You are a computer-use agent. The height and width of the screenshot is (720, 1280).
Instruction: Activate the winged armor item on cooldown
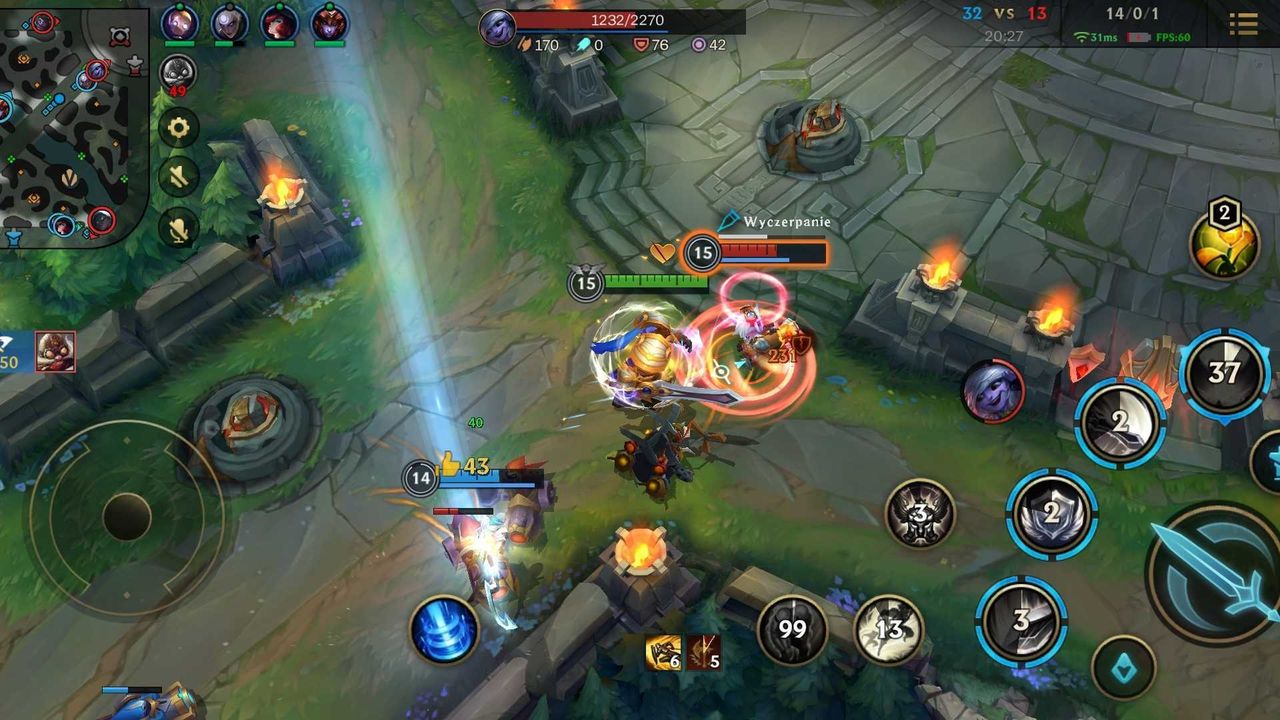point(920,515)
